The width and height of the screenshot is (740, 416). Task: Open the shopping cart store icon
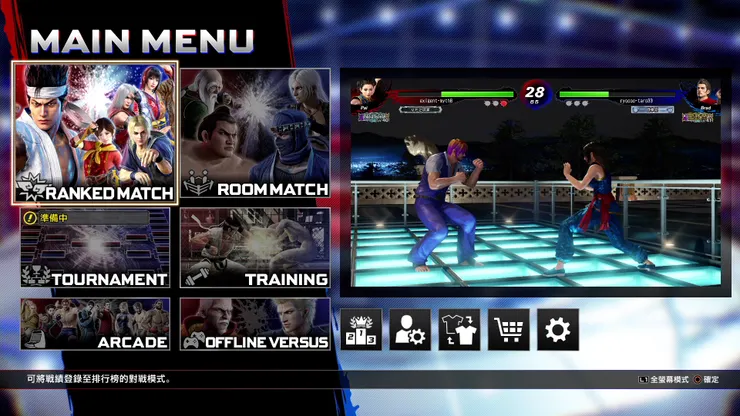tap(508, 329)
